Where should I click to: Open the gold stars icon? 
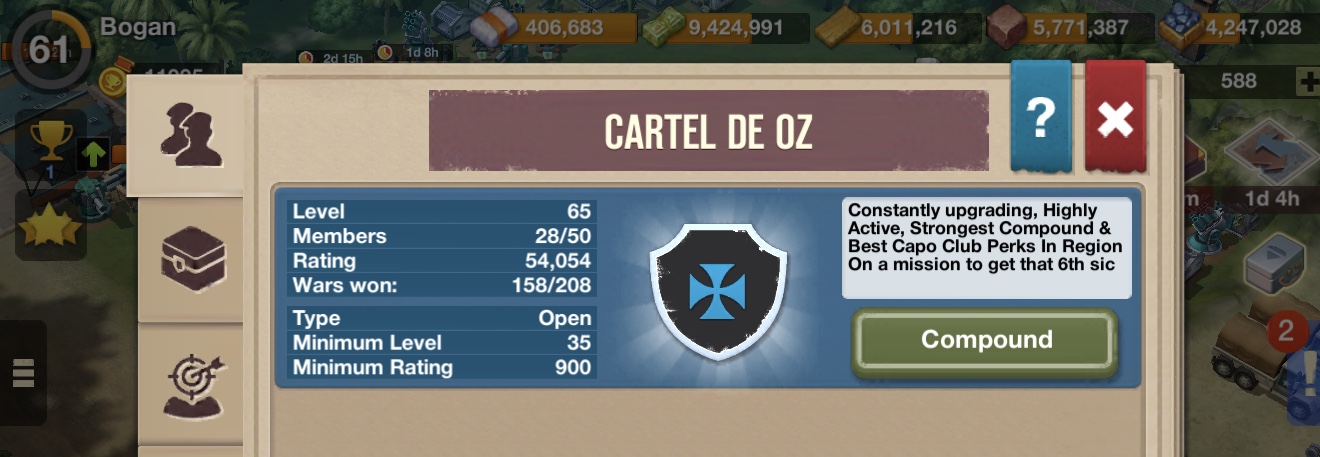(x=49, y=225)
